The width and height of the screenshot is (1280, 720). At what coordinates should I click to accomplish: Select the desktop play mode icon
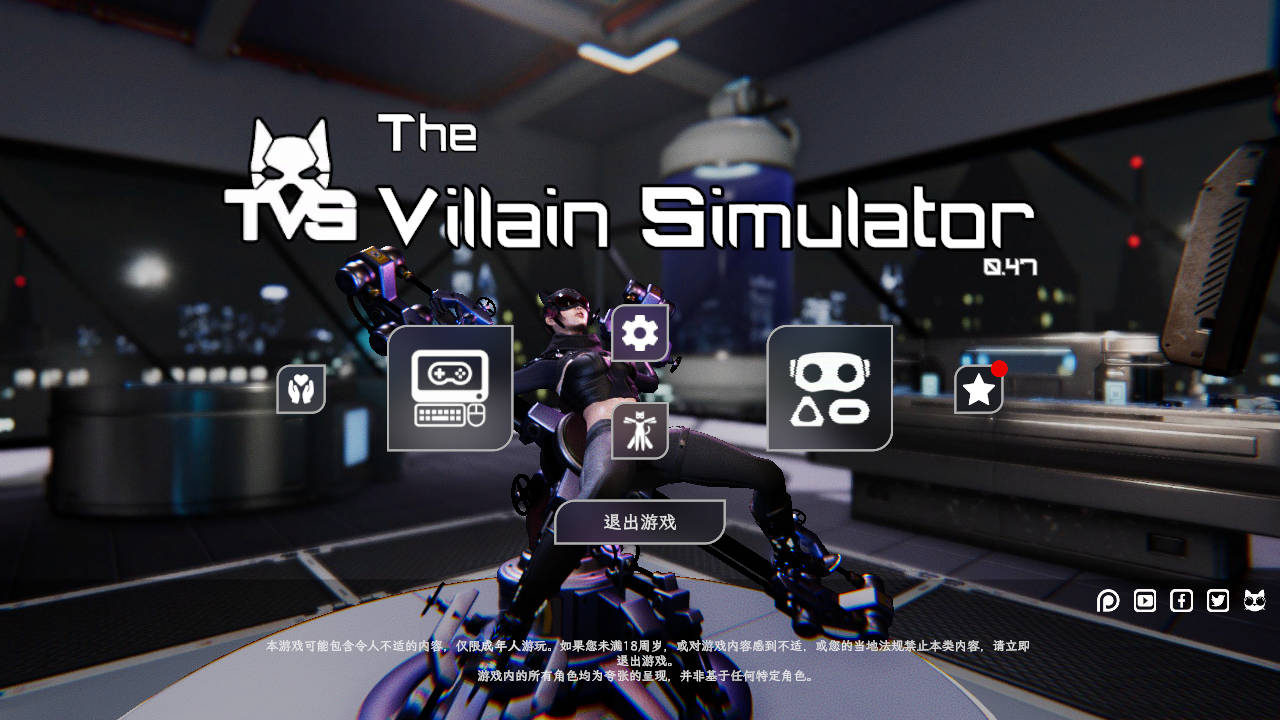click(x=449, y=389)
